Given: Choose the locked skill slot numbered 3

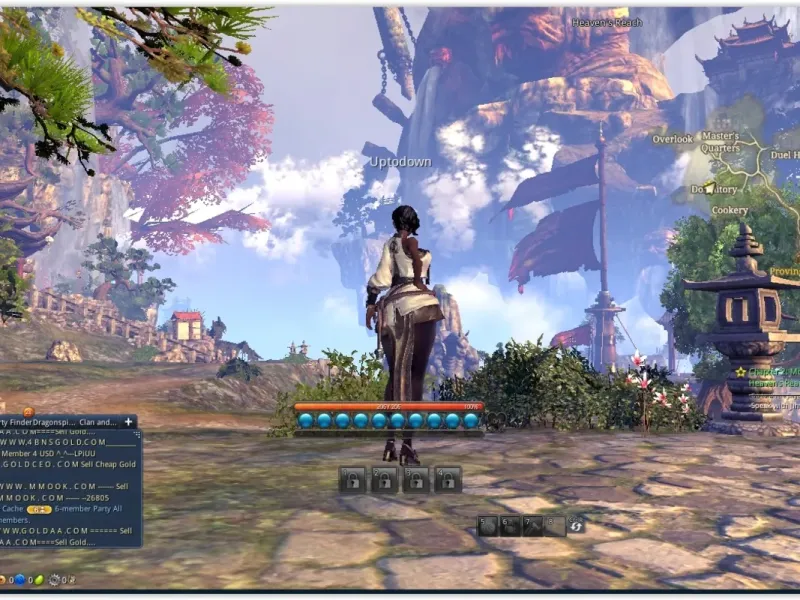Looking at the screenshot, I should coord(416,480).
